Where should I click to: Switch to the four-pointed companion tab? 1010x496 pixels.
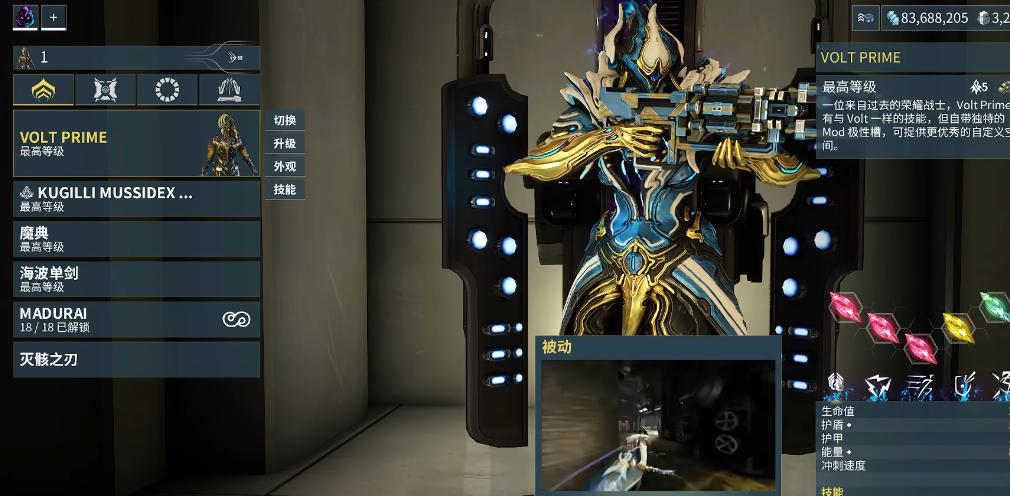(x=105, y=91)
